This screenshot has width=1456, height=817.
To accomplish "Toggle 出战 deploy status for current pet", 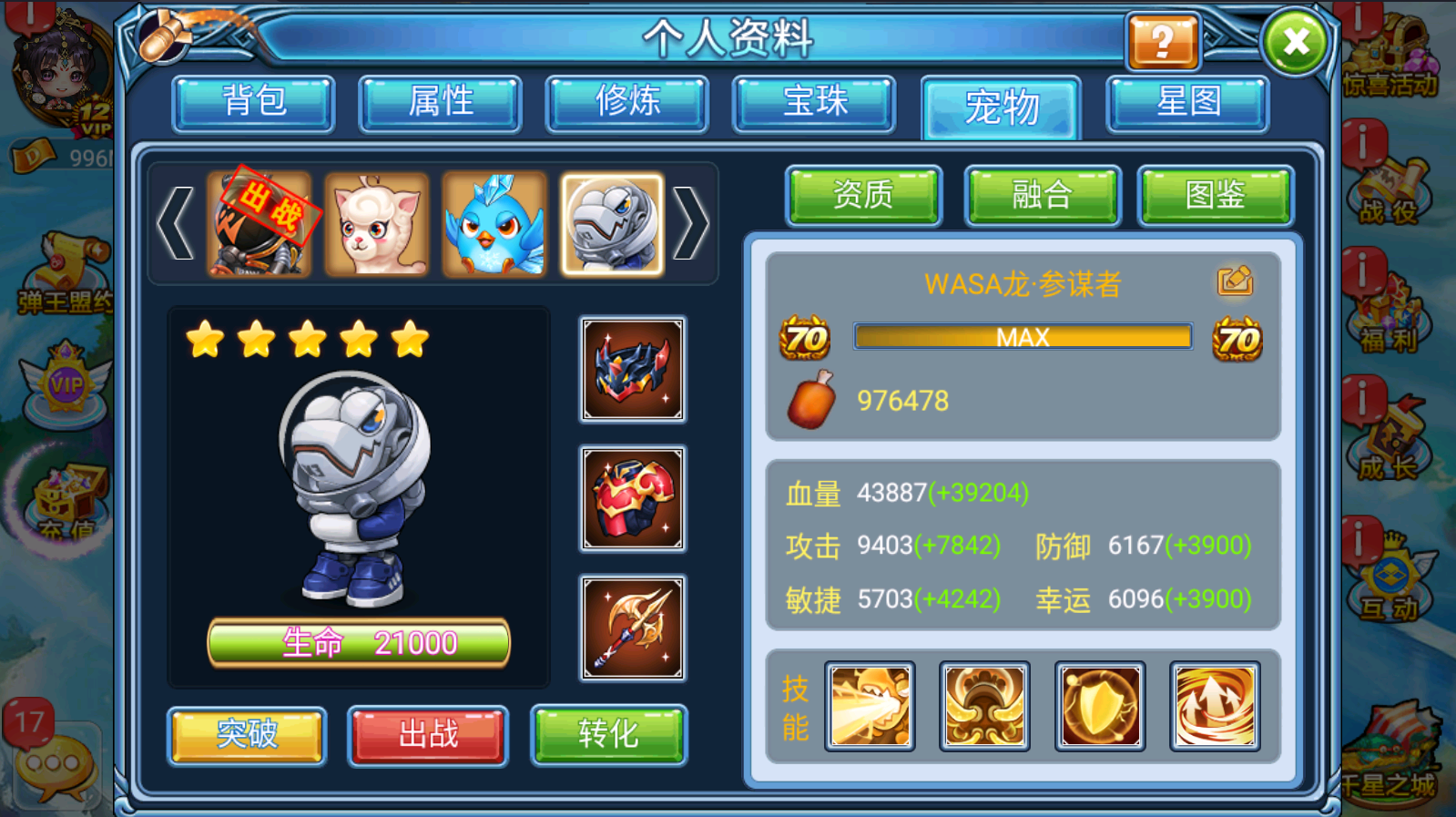I will [426, 736].
